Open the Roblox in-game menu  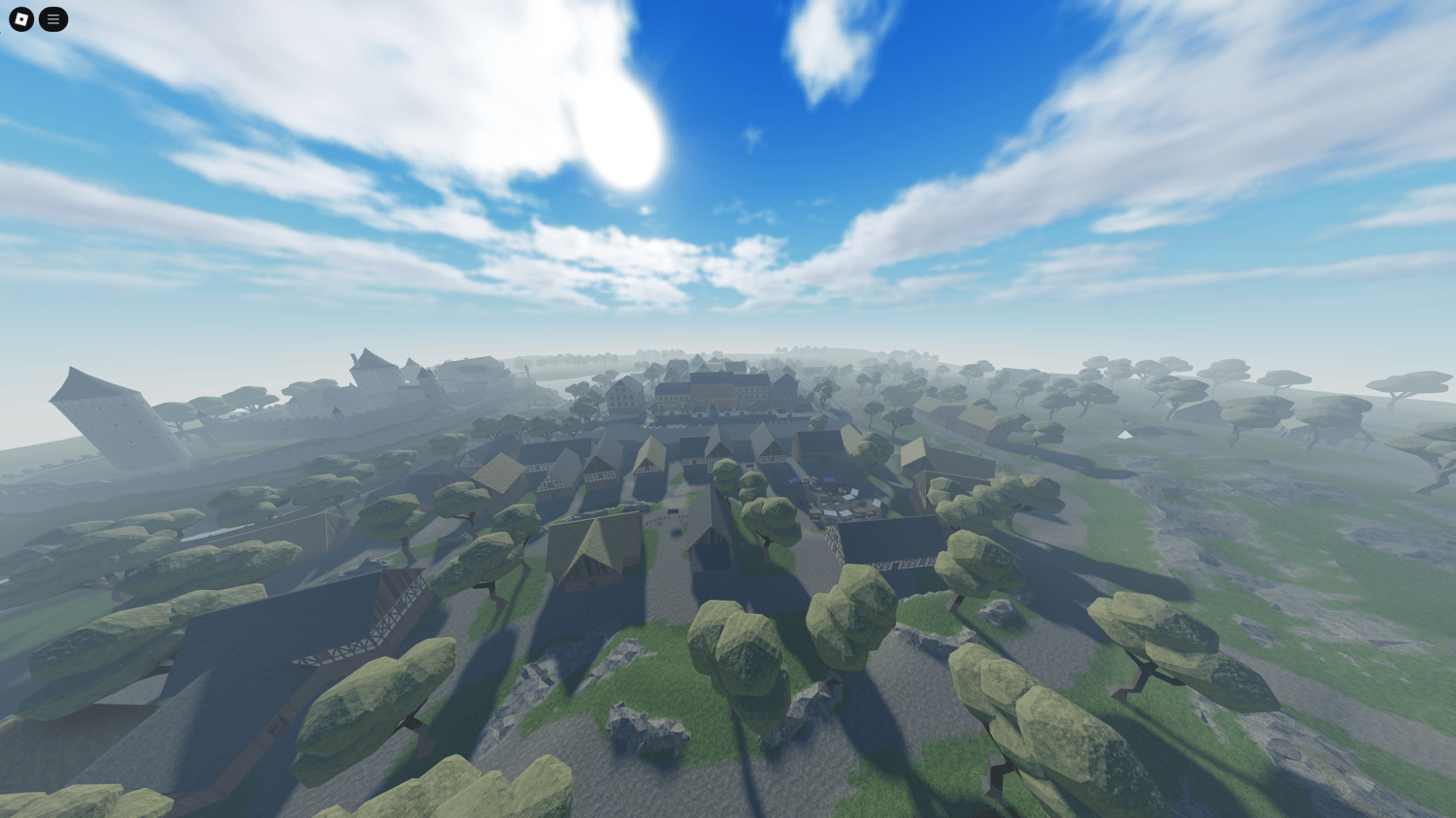pyautogui.click(x=52, y=19)
